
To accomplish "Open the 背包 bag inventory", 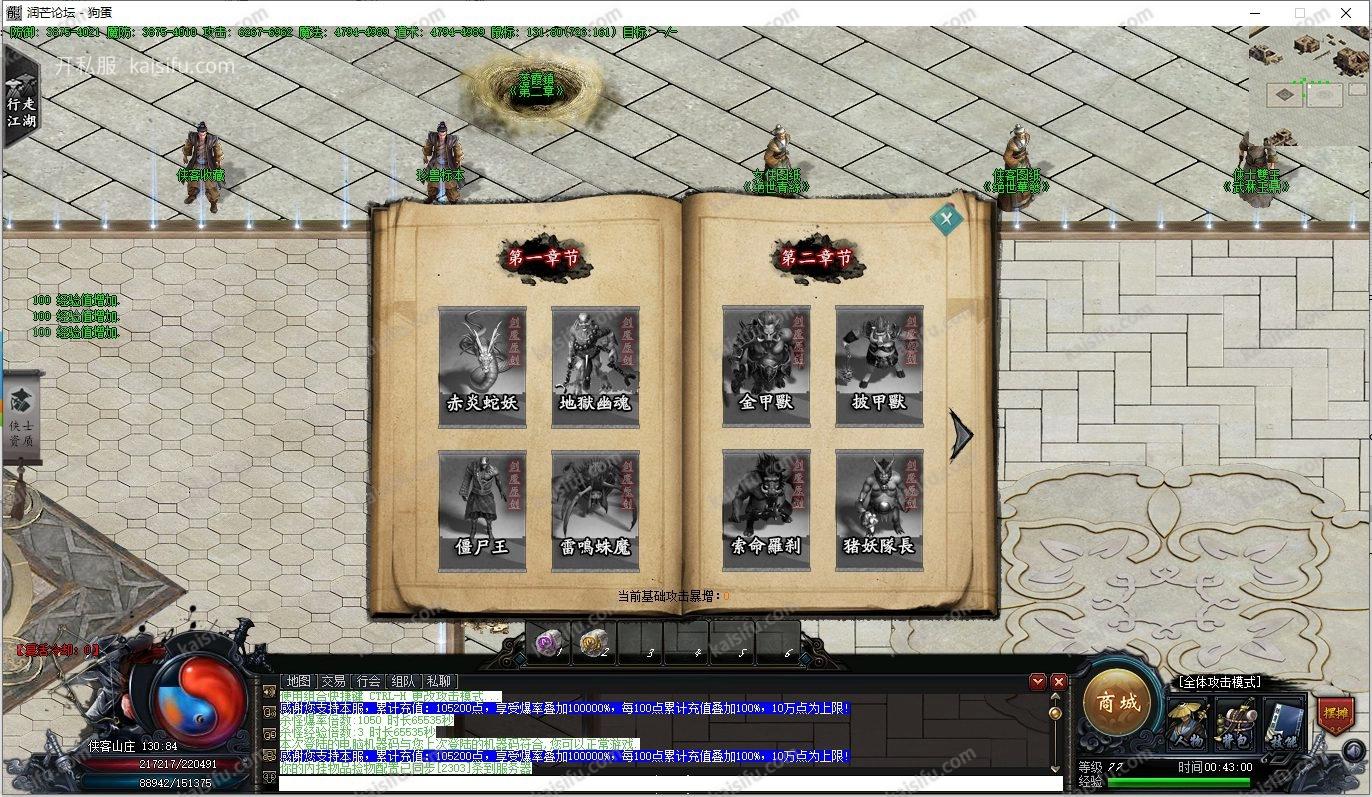I will point(1236,725).
